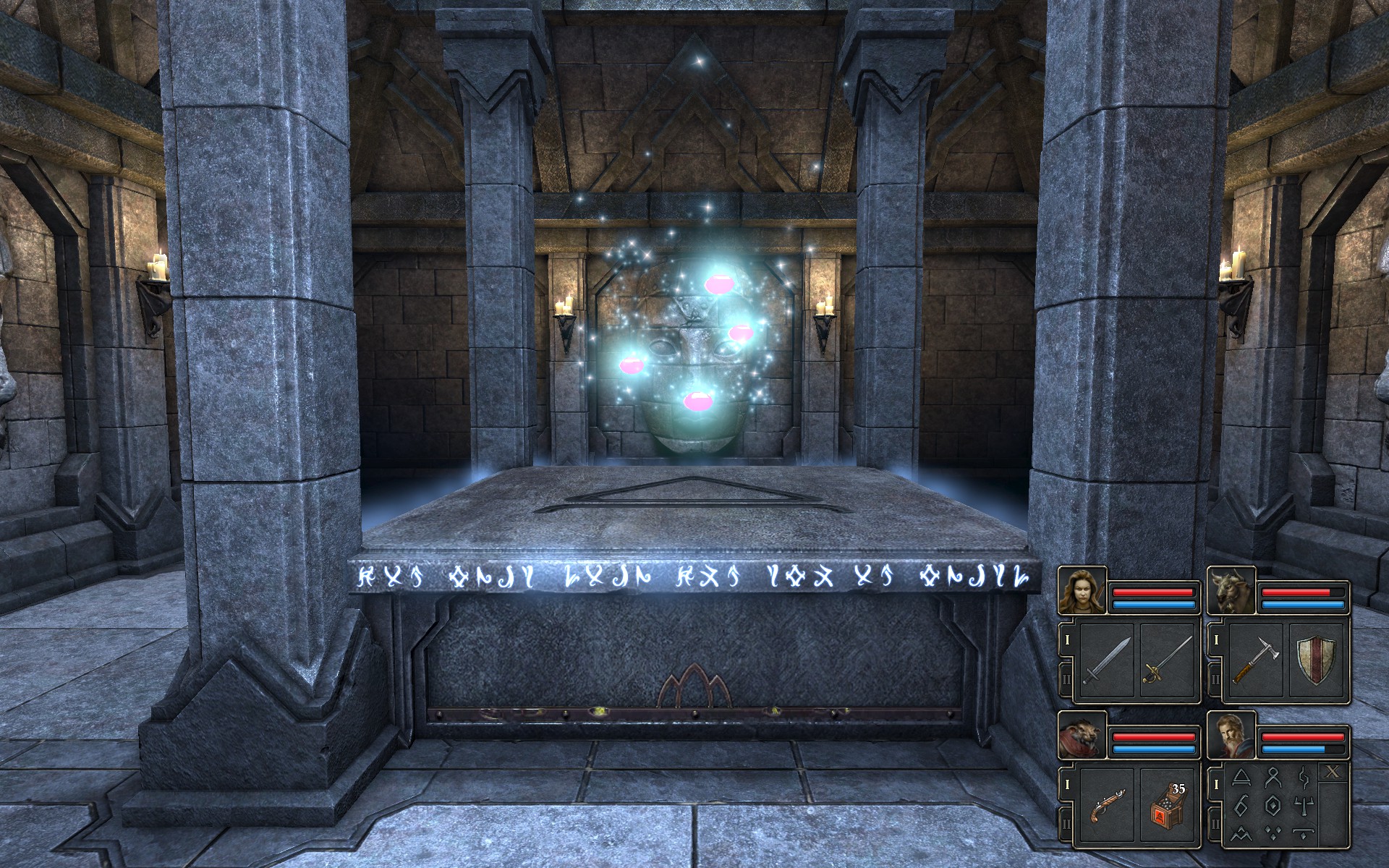
Task: Open the long-haired woman's character portrait
Action: click(1082, 590)
